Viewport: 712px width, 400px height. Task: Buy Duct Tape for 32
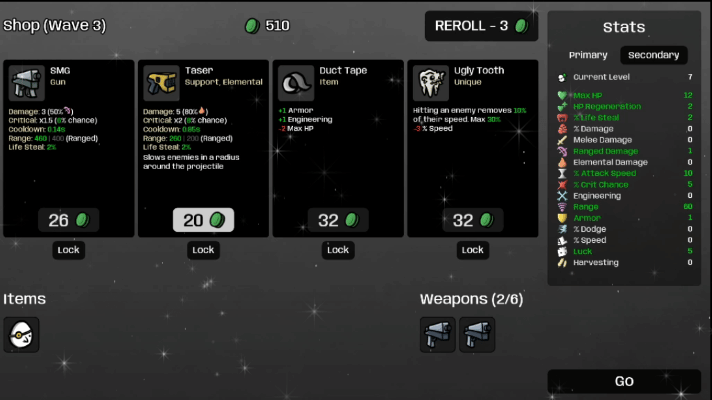(x=338, y=220)
